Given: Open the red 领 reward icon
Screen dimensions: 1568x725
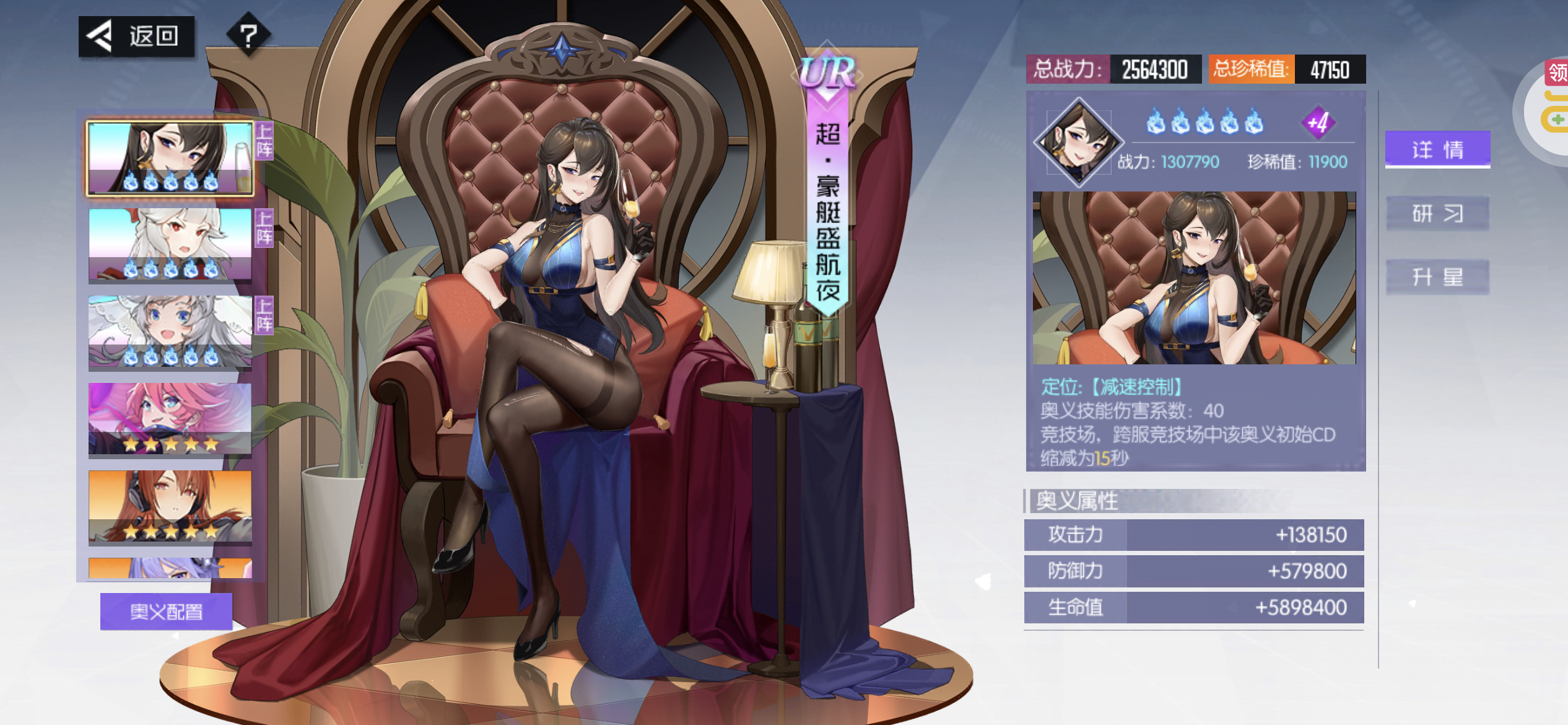Looking at the screenshot, I should [x=1557, y=73].
